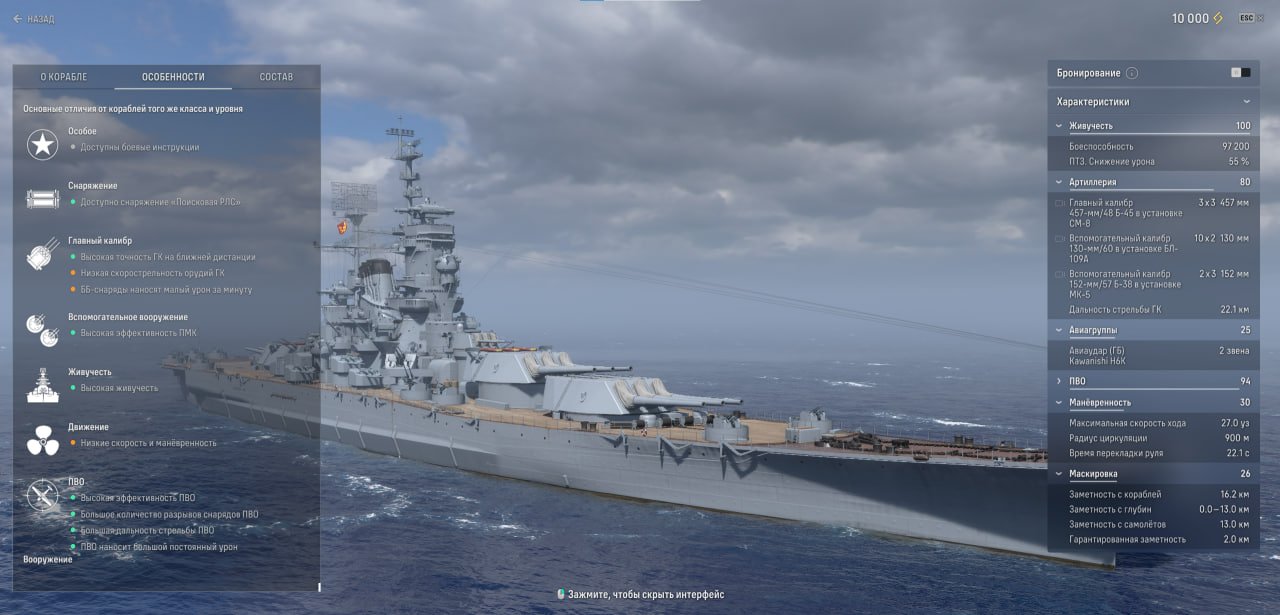The height and width of the screenshot is (615, 1280).
Task: Collapse the Маскировка section
Action: click(1060, 473)
